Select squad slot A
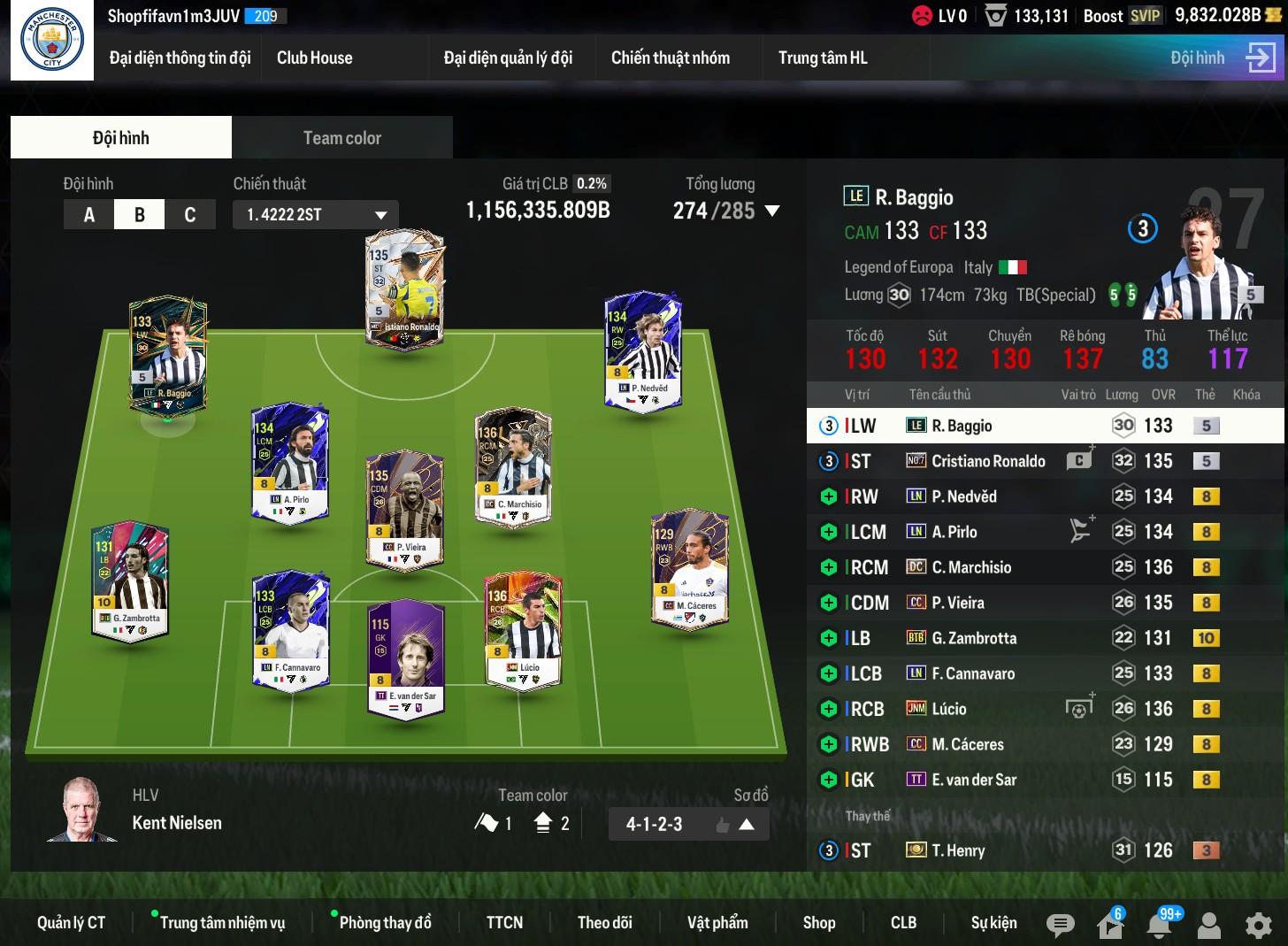This screenshot has height=946, width=1288. point(88,215)
